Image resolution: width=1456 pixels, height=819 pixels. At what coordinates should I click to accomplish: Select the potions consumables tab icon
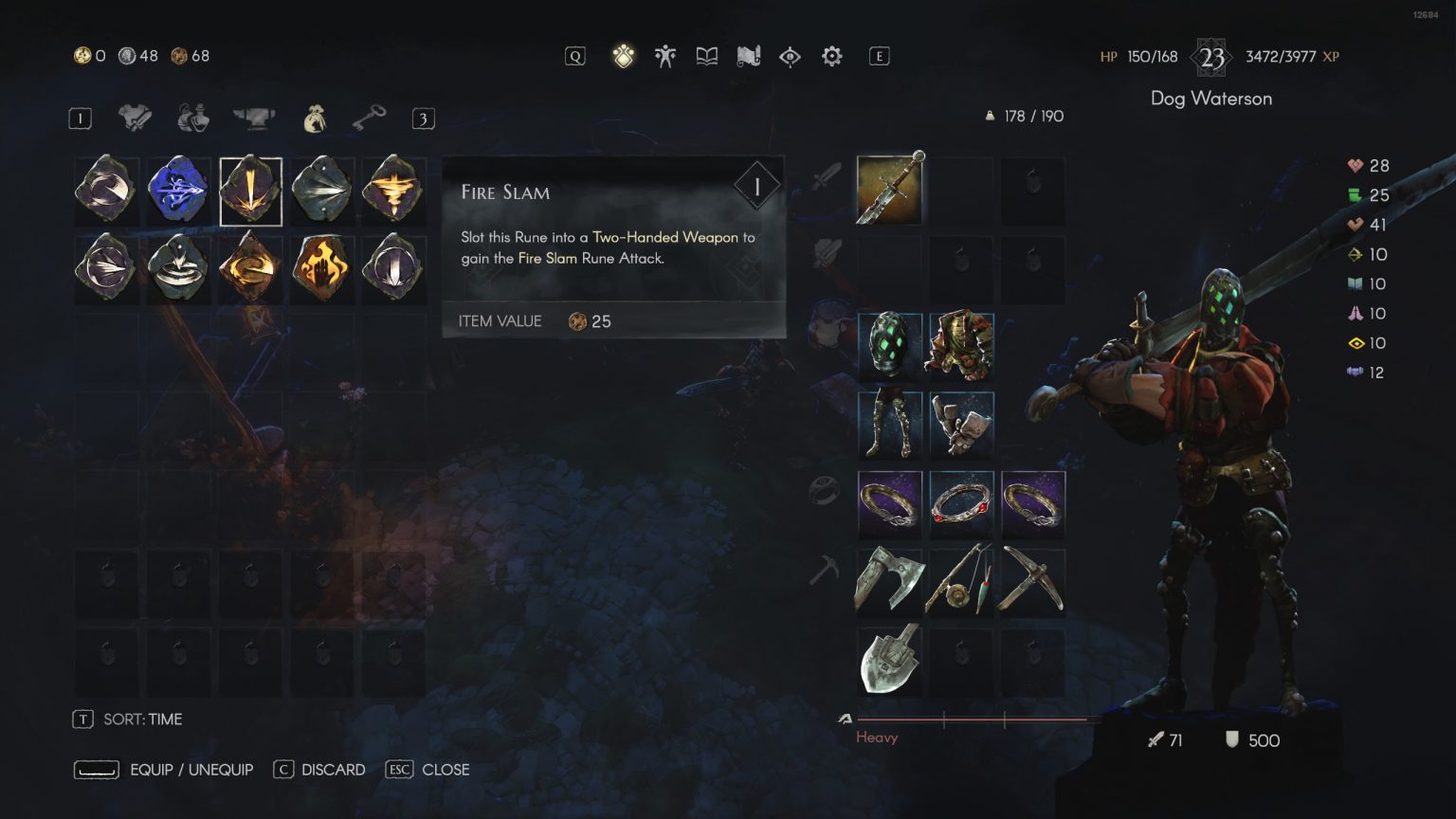pyautogui.click(x=191, y=117)
